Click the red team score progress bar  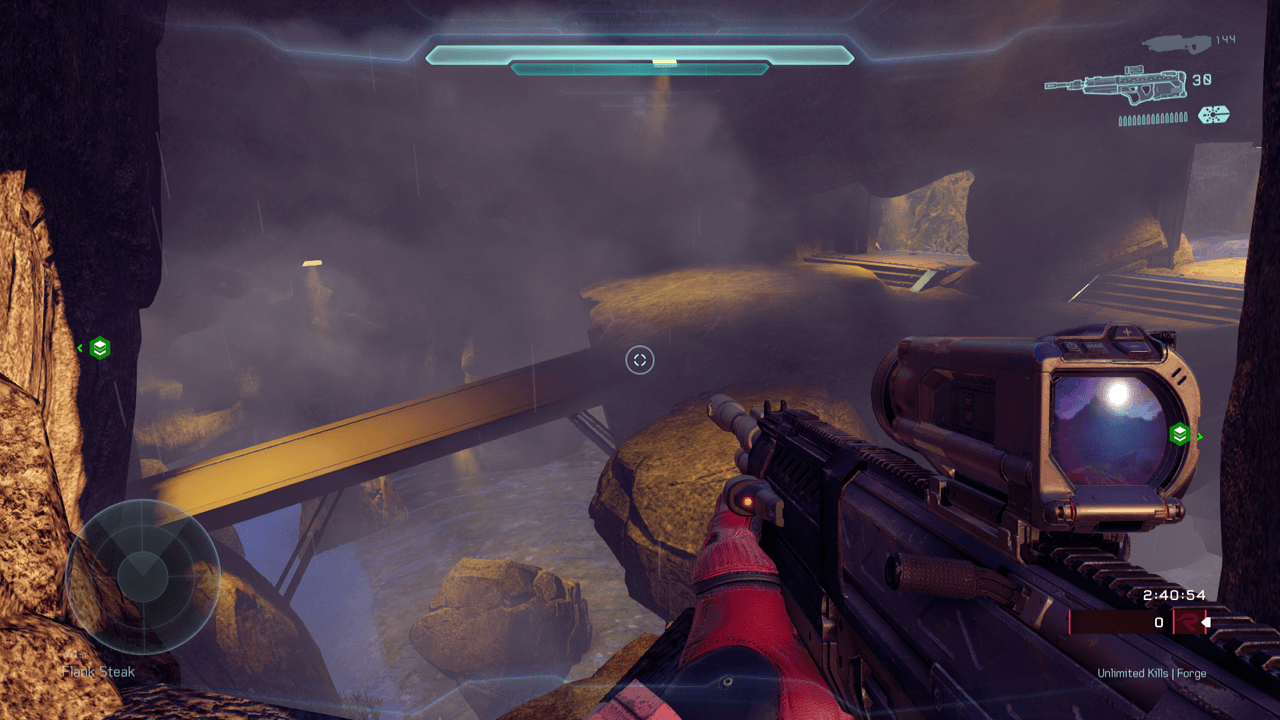coord(1110,621)
